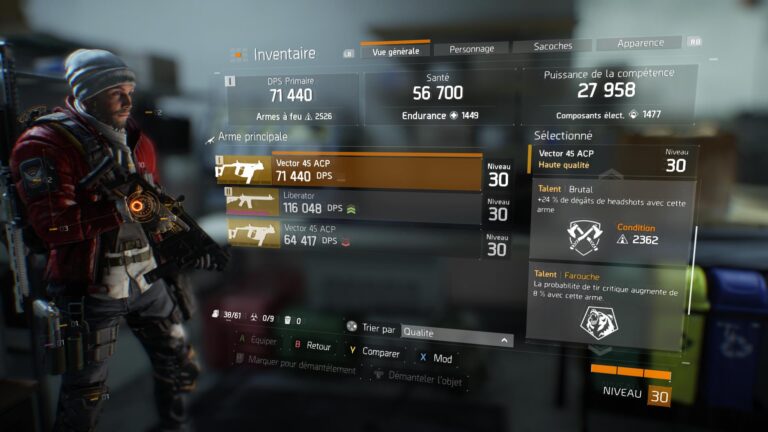This screenshot has height=432, width=768.
Task: Click the Farouche talent panel
Action: [611, 305]
